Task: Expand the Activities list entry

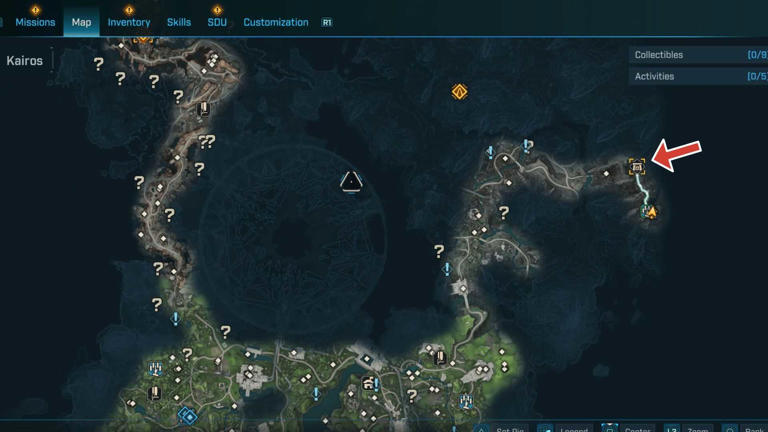Action: tap(698, 76)
